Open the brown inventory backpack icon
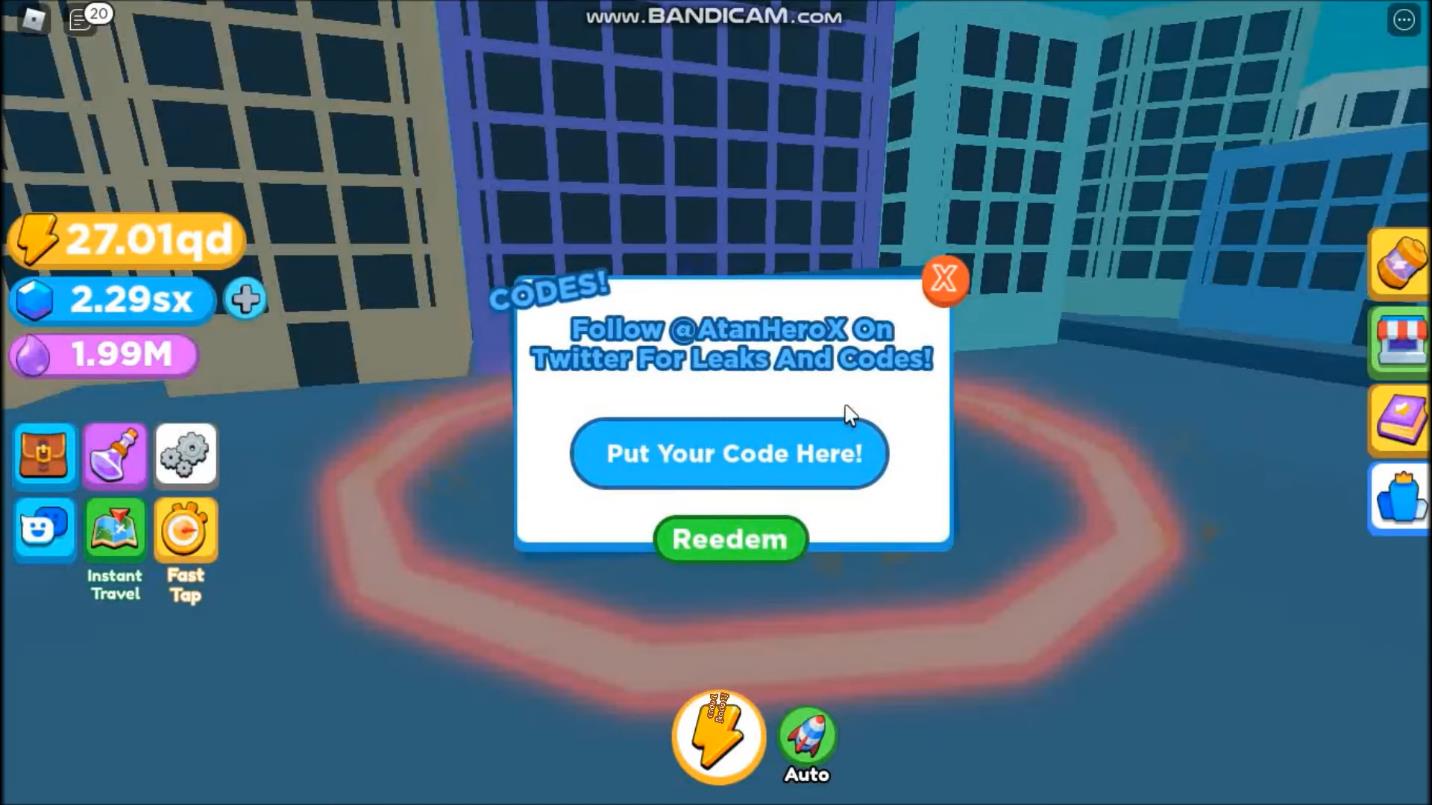1432x805 pixels. click(44, 455)
